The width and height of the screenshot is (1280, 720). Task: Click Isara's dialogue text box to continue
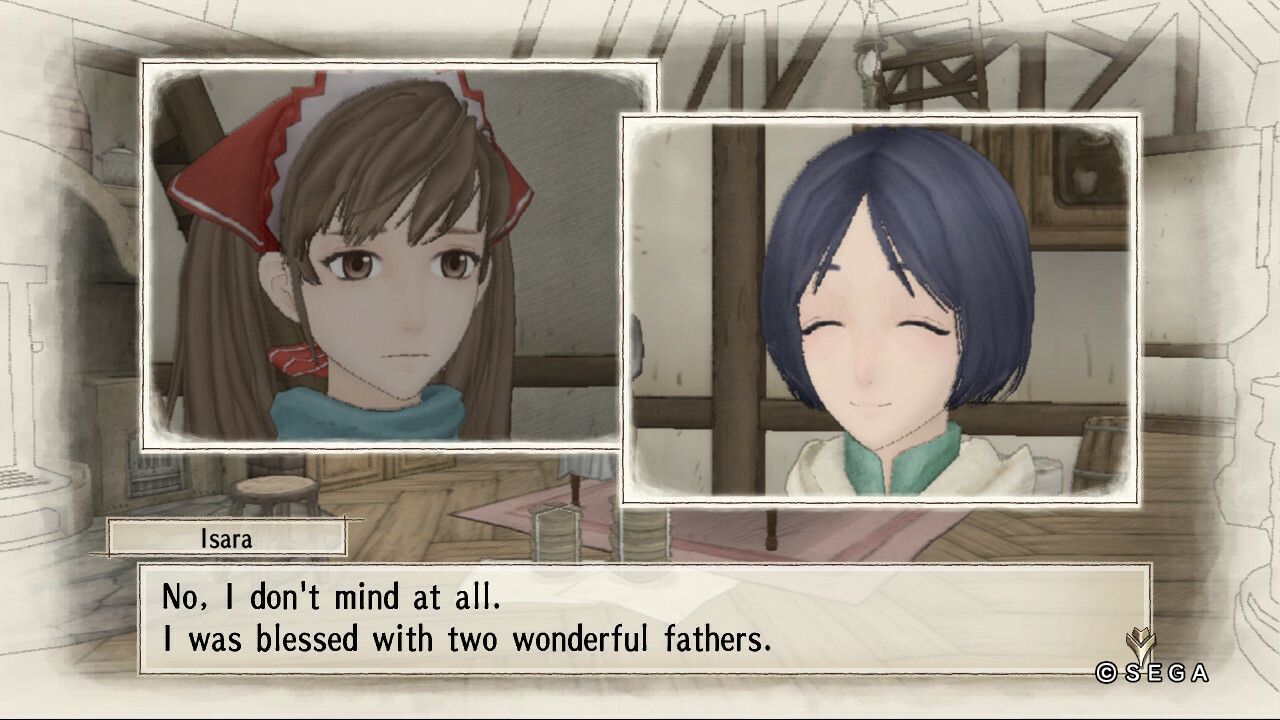pyautogui.click(x=644, y=618)
